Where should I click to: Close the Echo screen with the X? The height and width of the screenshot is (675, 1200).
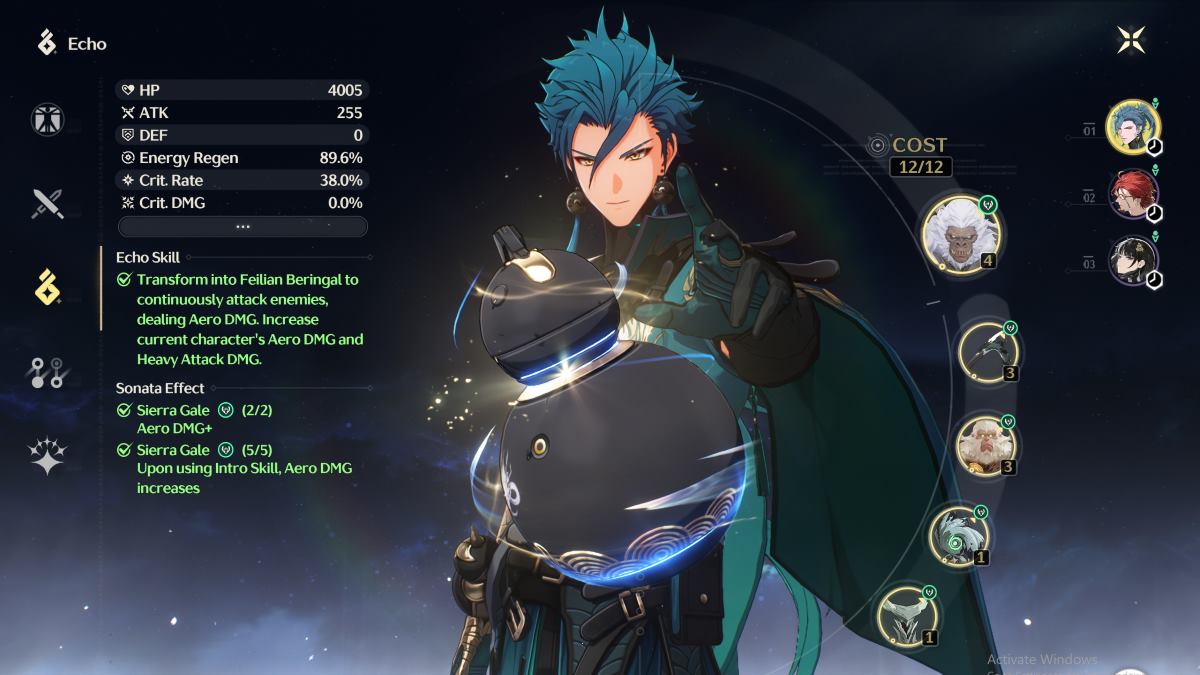(x=1131, y=40)
